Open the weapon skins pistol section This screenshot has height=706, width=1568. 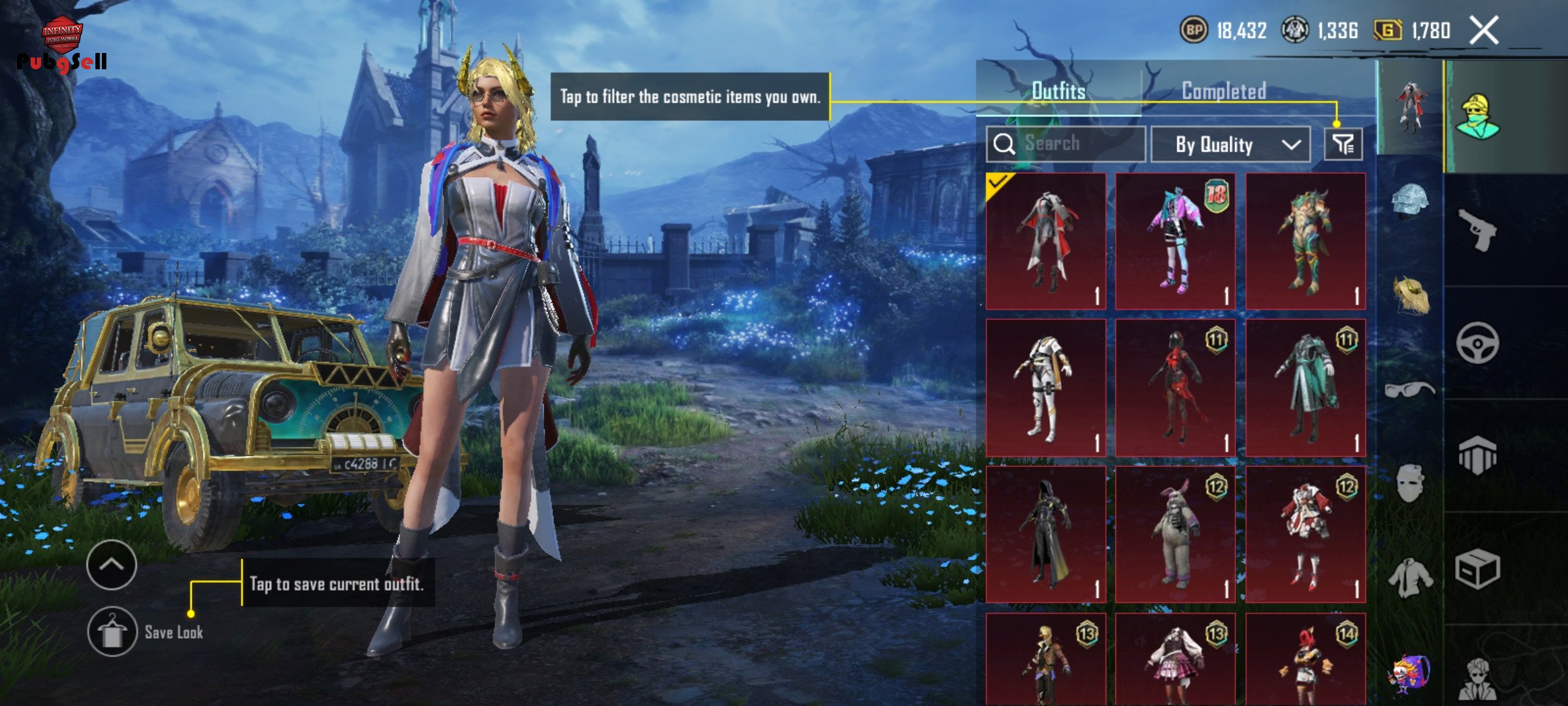(1478, 230)
